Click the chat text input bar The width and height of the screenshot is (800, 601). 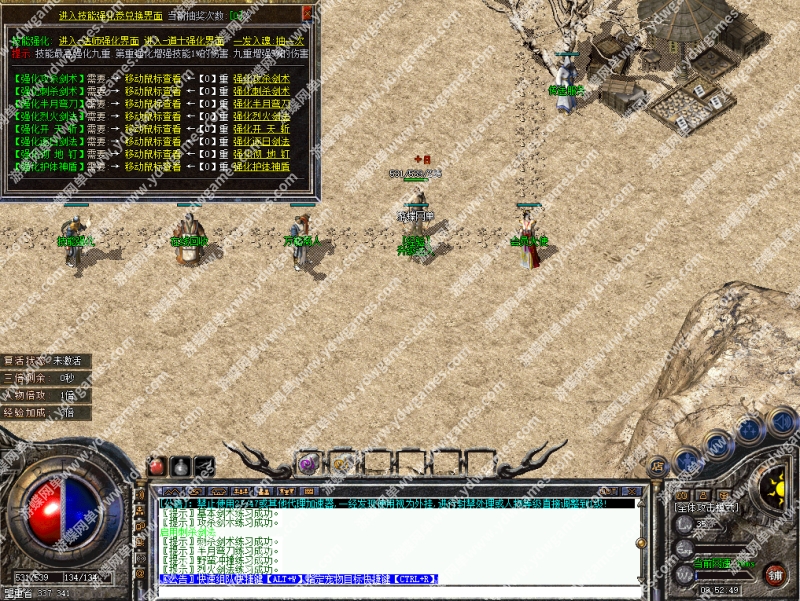point(398,592)
